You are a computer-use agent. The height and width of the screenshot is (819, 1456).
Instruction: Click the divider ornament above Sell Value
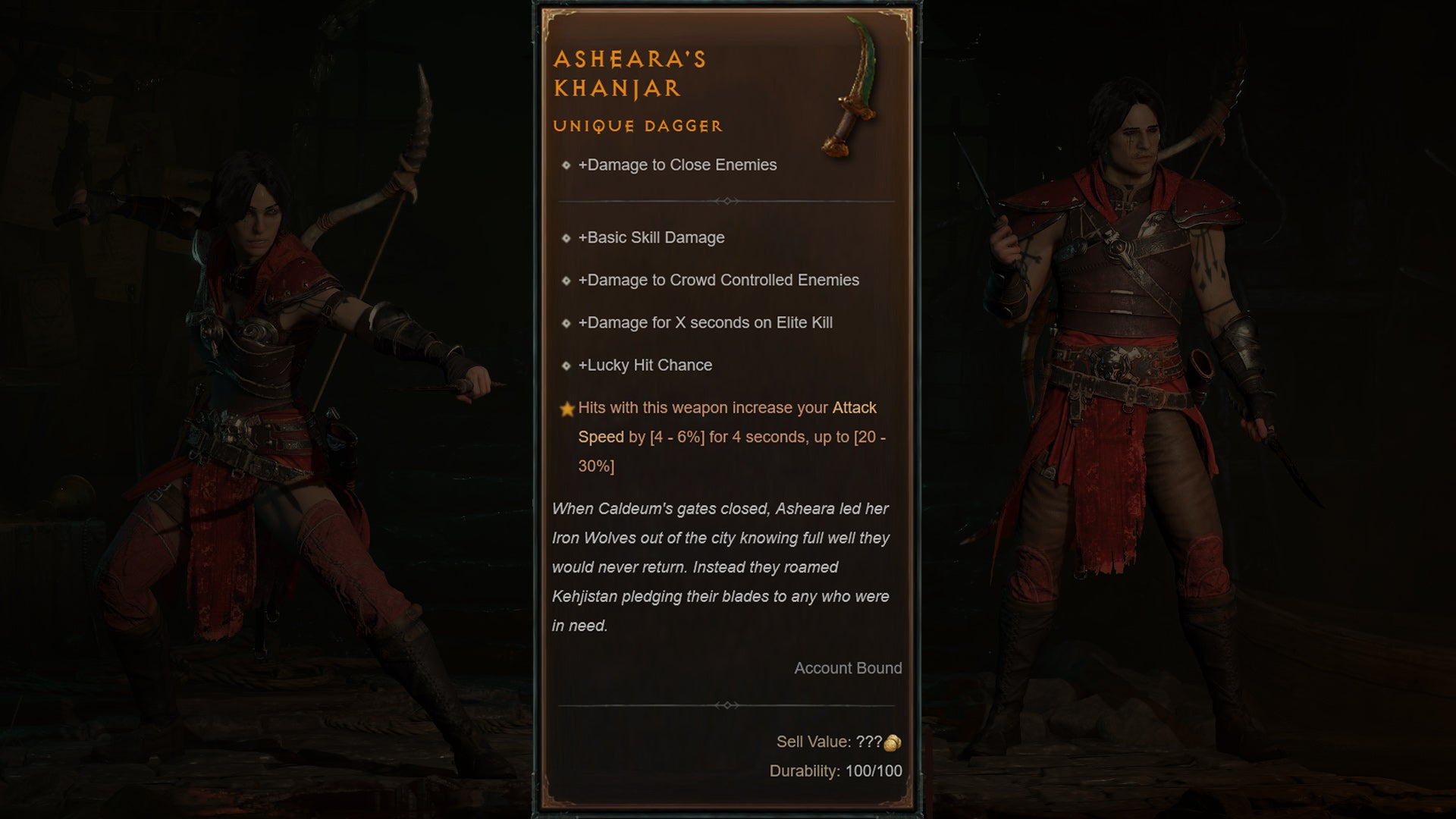pos(727,704)
